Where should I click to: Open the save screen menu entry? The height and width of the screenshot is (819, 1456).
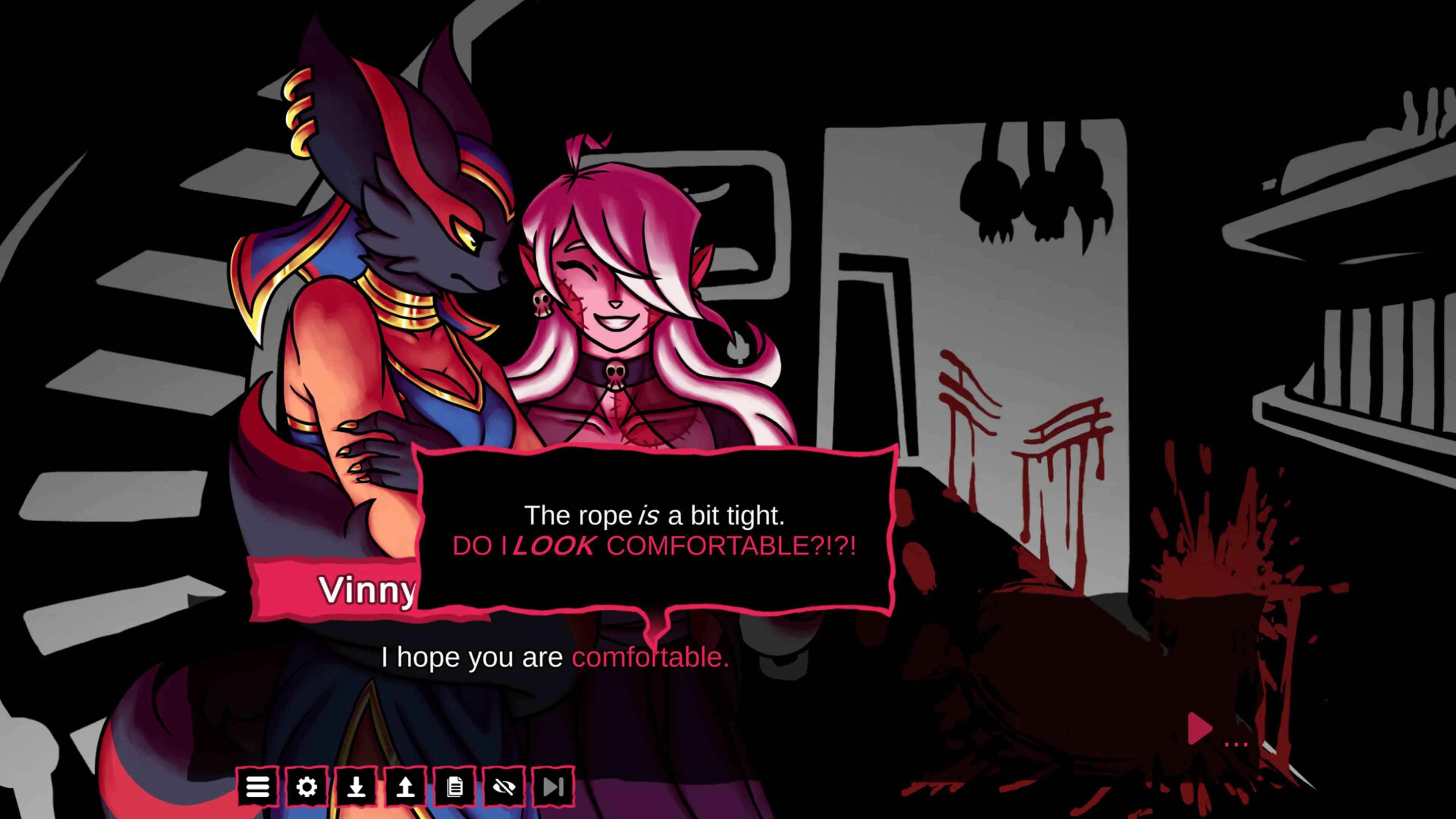click(357, 786)
